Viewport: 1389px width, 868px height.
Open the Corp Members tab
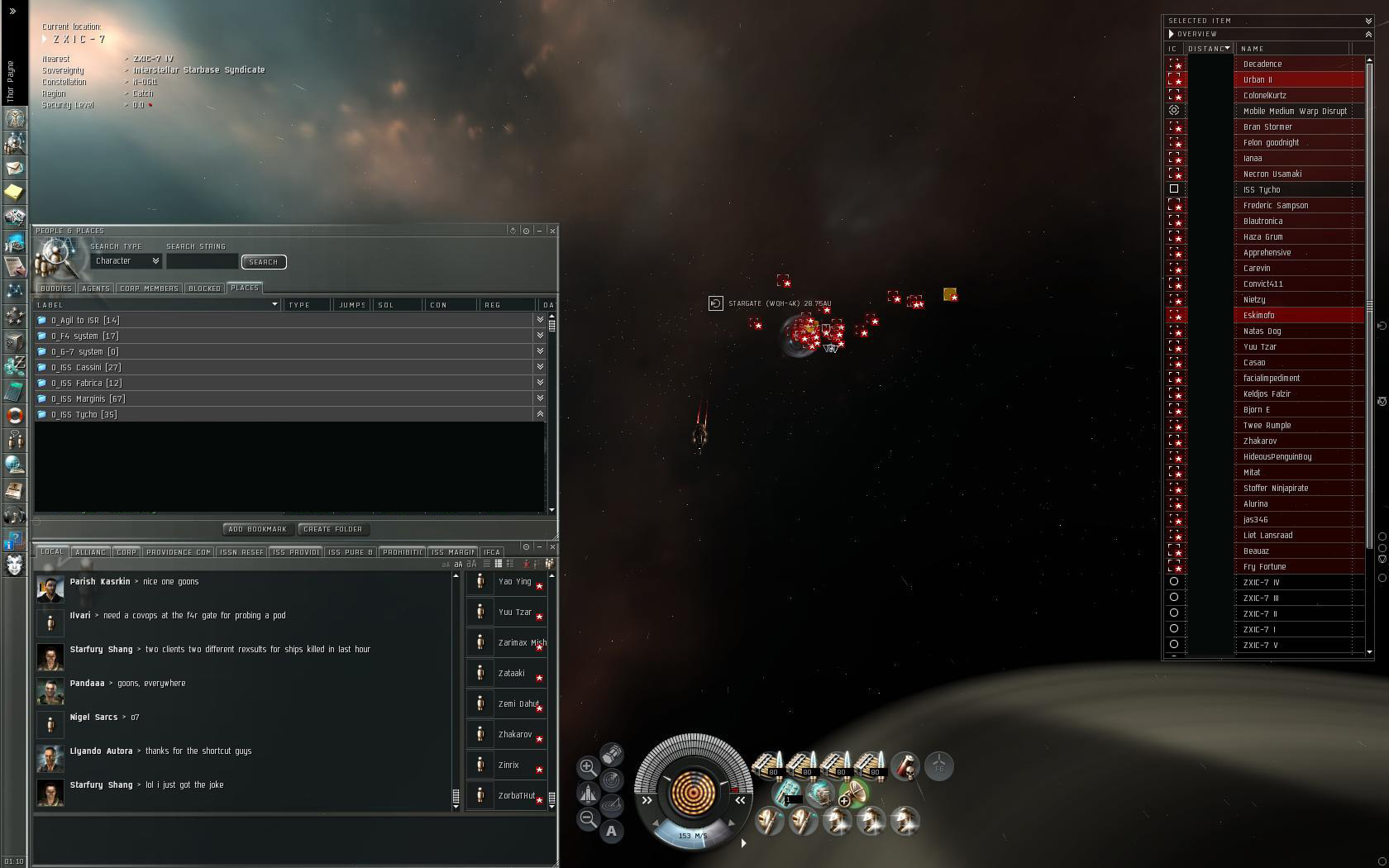(x=149, y=289)
